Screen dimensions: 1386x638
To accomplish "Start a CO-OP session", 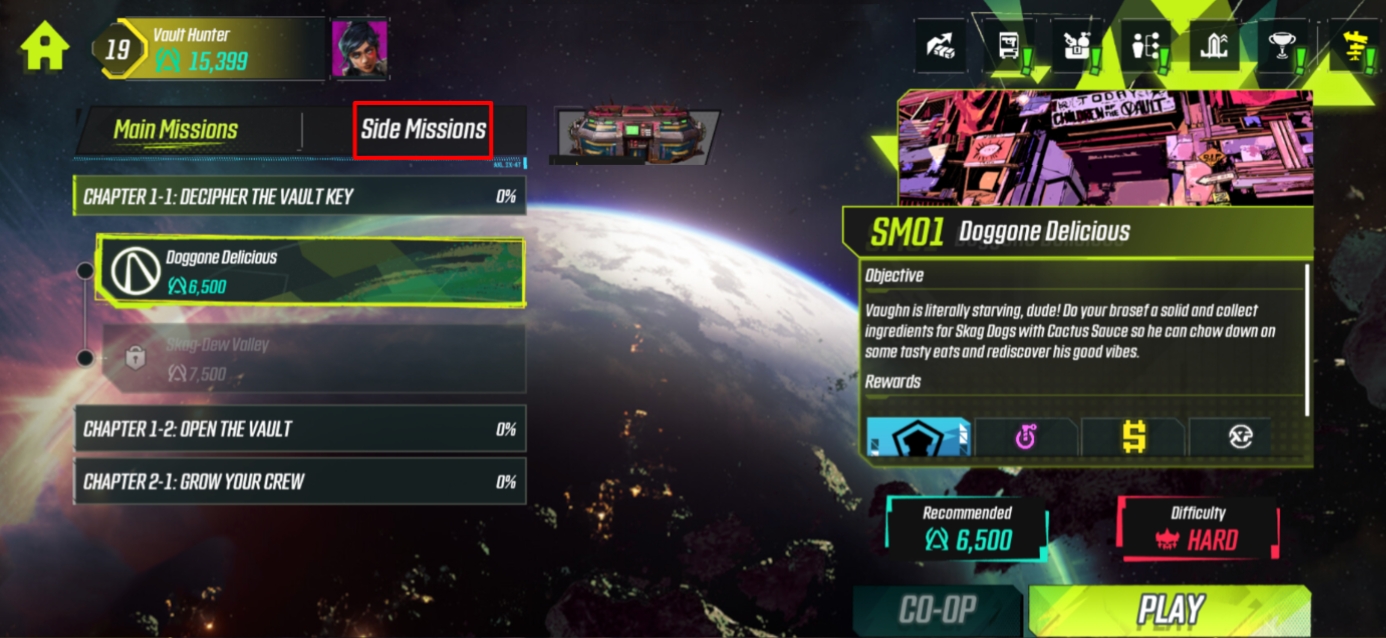I will coord(937,610).
